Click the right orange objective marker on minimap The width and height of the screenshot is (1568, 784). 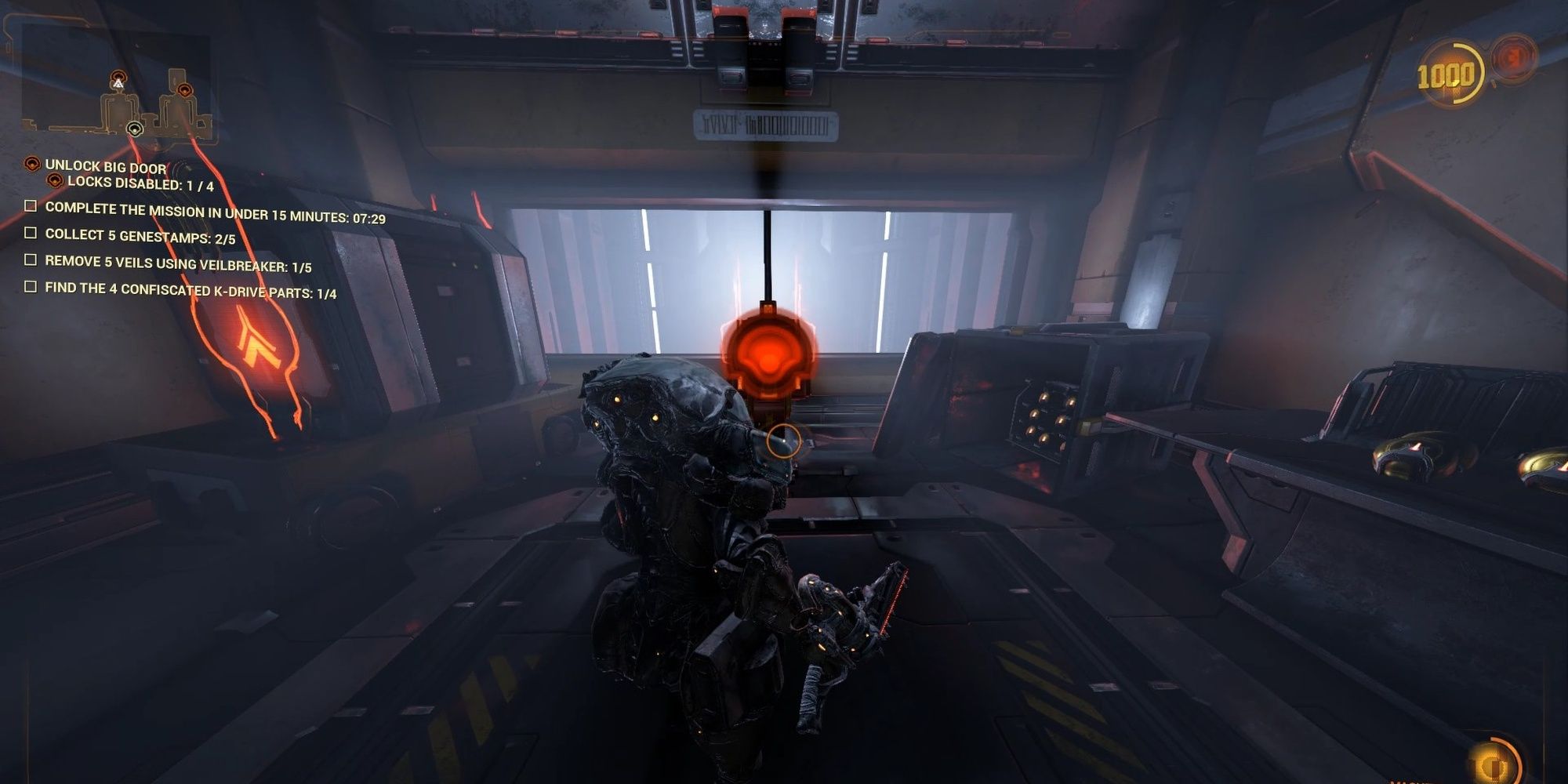tap(184, 89)
